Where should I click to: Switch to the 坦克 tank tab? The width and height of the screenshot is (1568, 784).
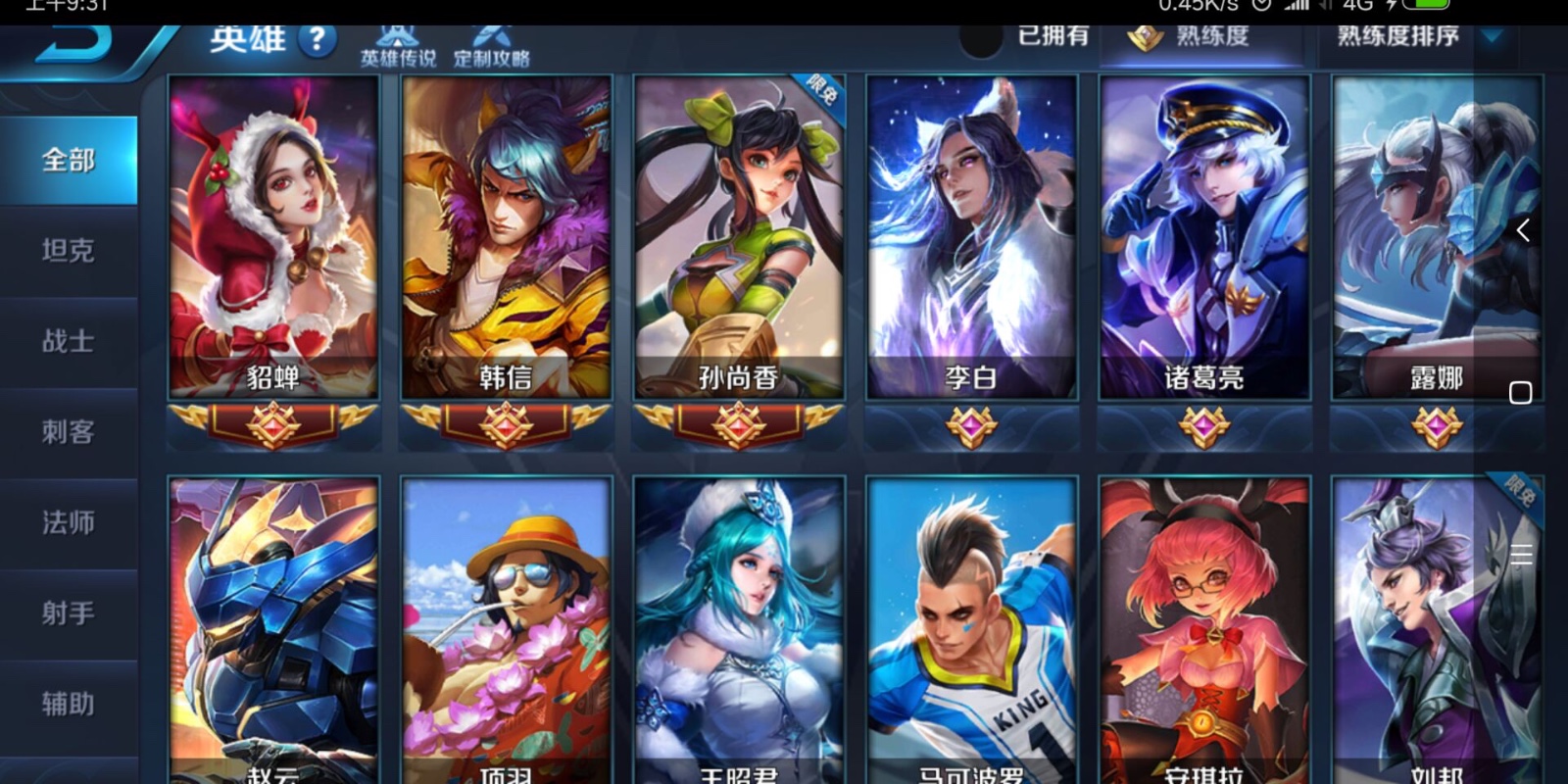[x=69, y=251]
